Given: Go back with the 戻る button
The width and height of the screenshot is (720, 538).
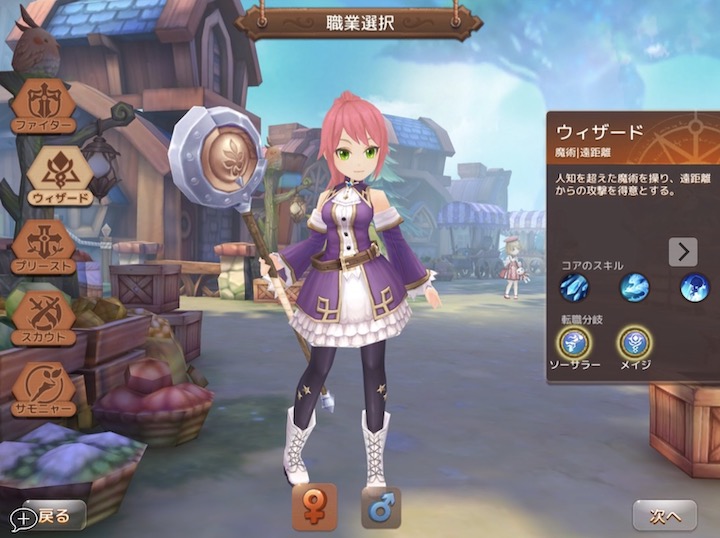Looking at the screenshot, I should (x=50, y=516).
